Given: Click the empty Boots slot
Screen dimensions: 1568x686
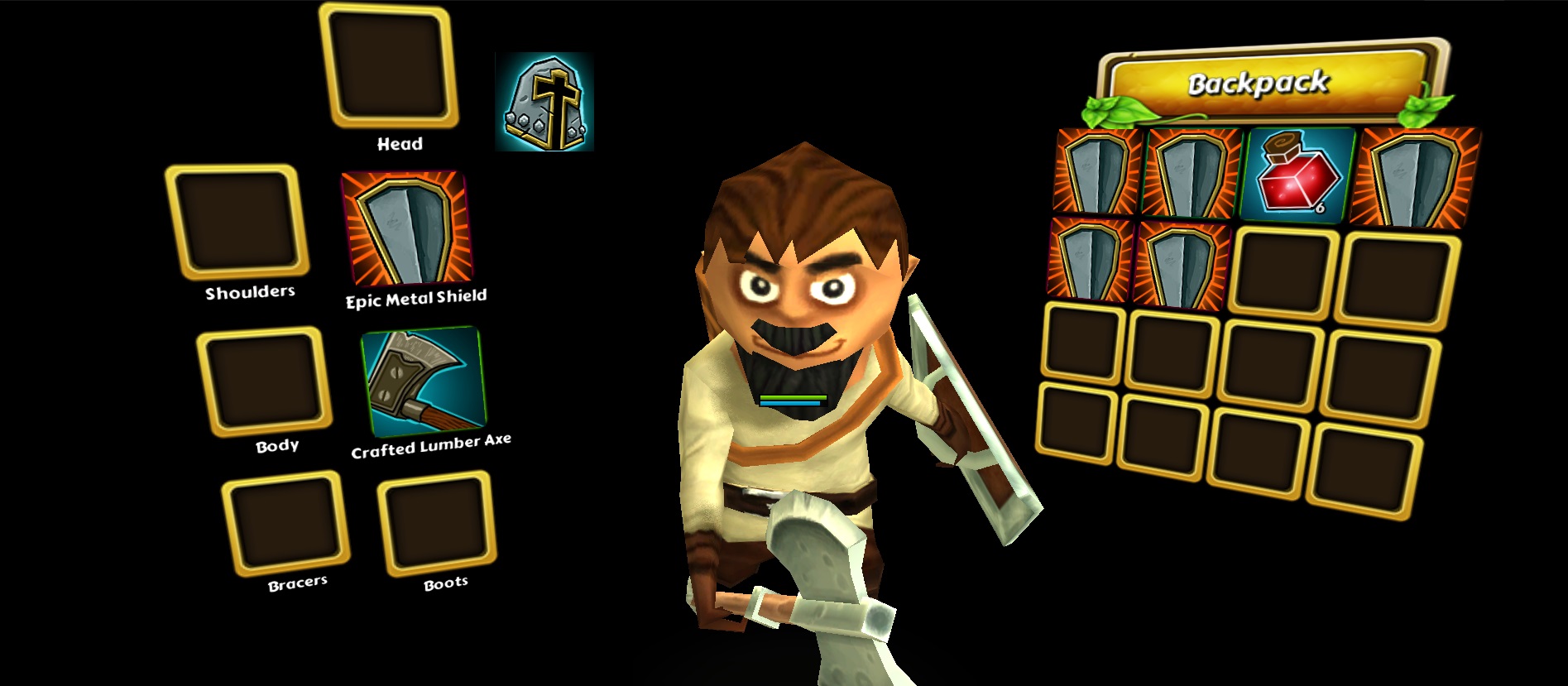Looking at the screenshot, I should click(438, 523).
